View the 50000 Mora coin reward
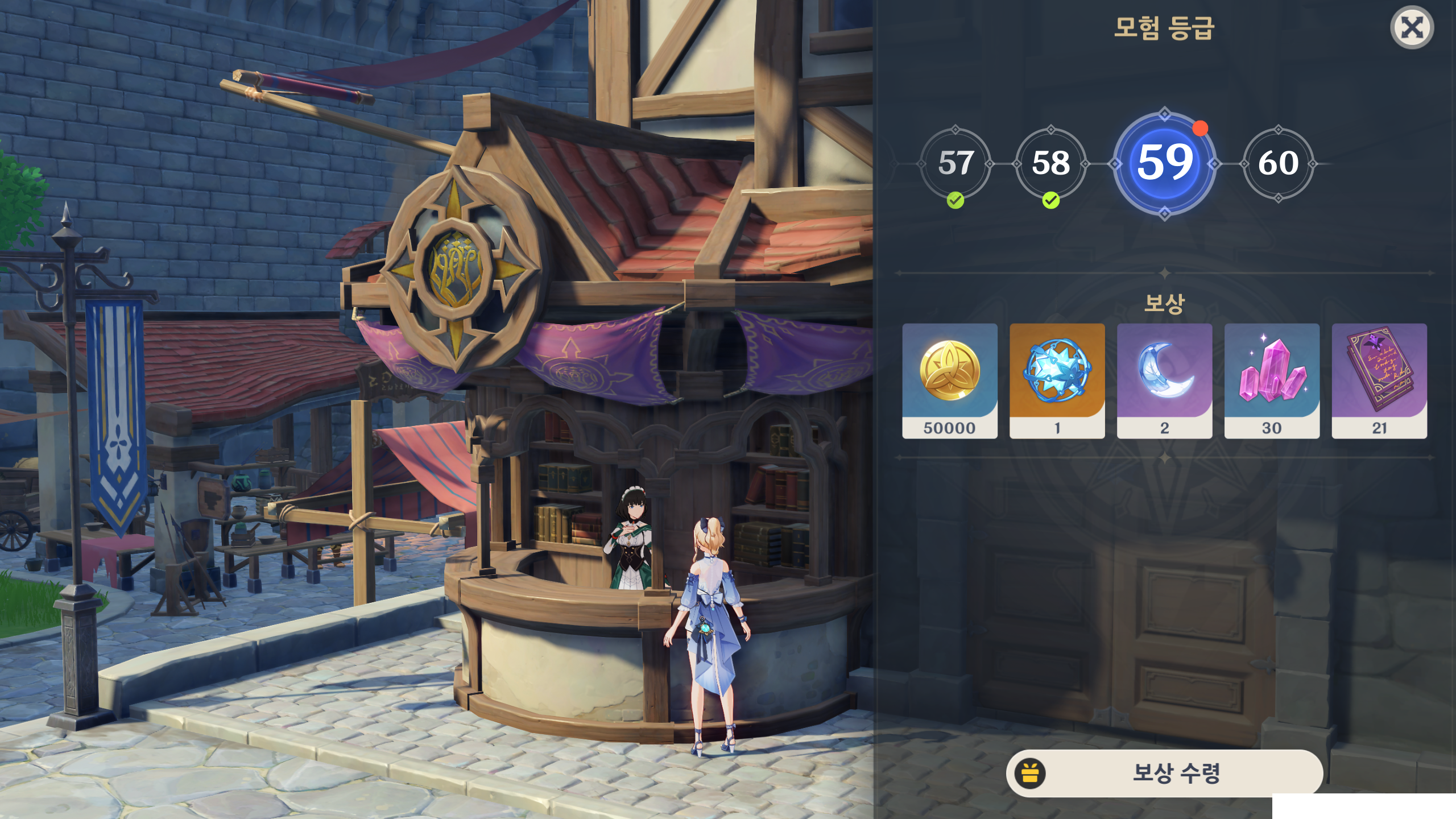The height and width of the screenshot is (819, 1456). pyautogui.click(x=950, y=380)
